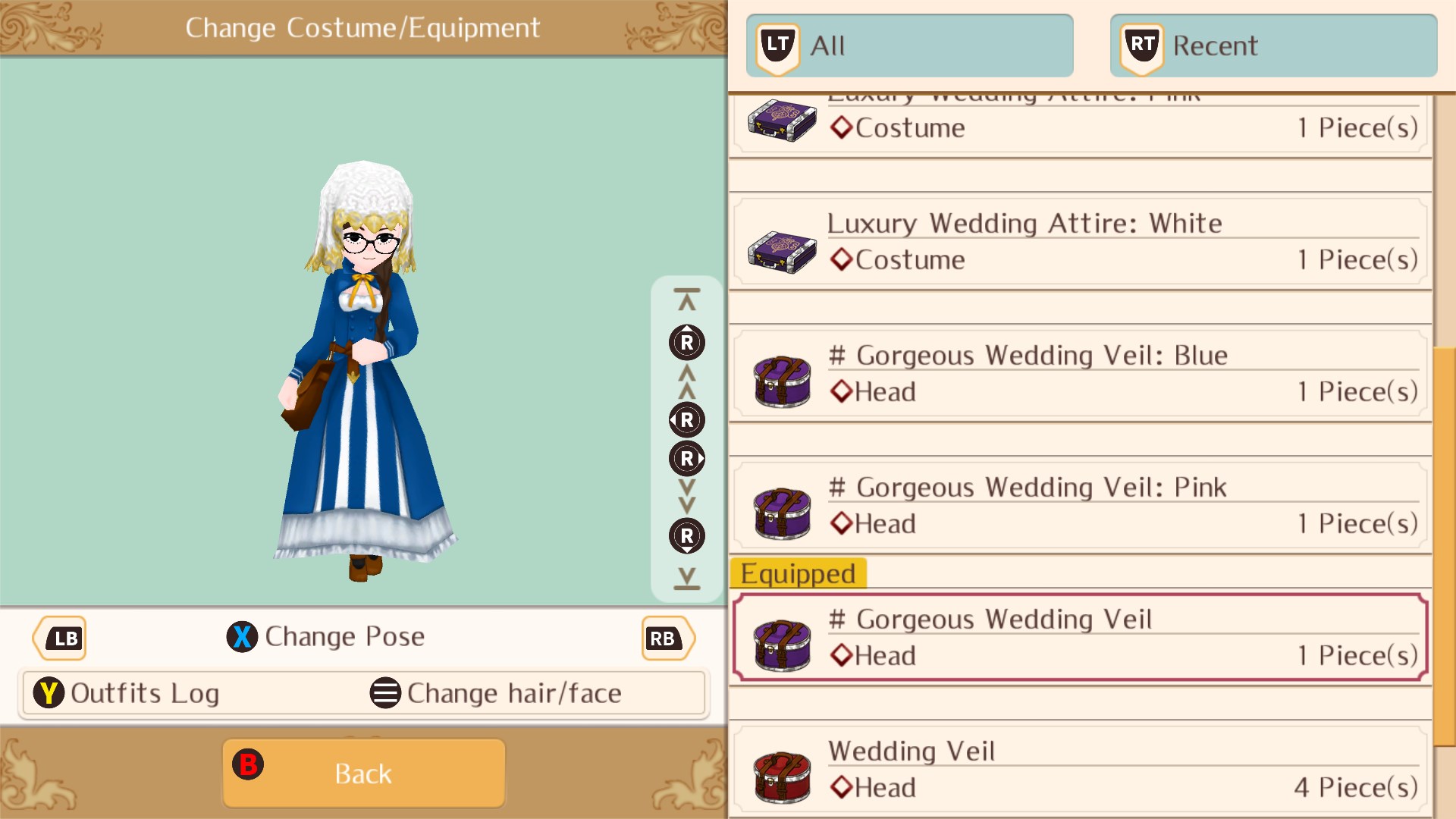Image resolution: width=1456 pixels, height=819 pixels.
Task: Click the Y button icon next to Outfits Log
Action: pos(49,692)
